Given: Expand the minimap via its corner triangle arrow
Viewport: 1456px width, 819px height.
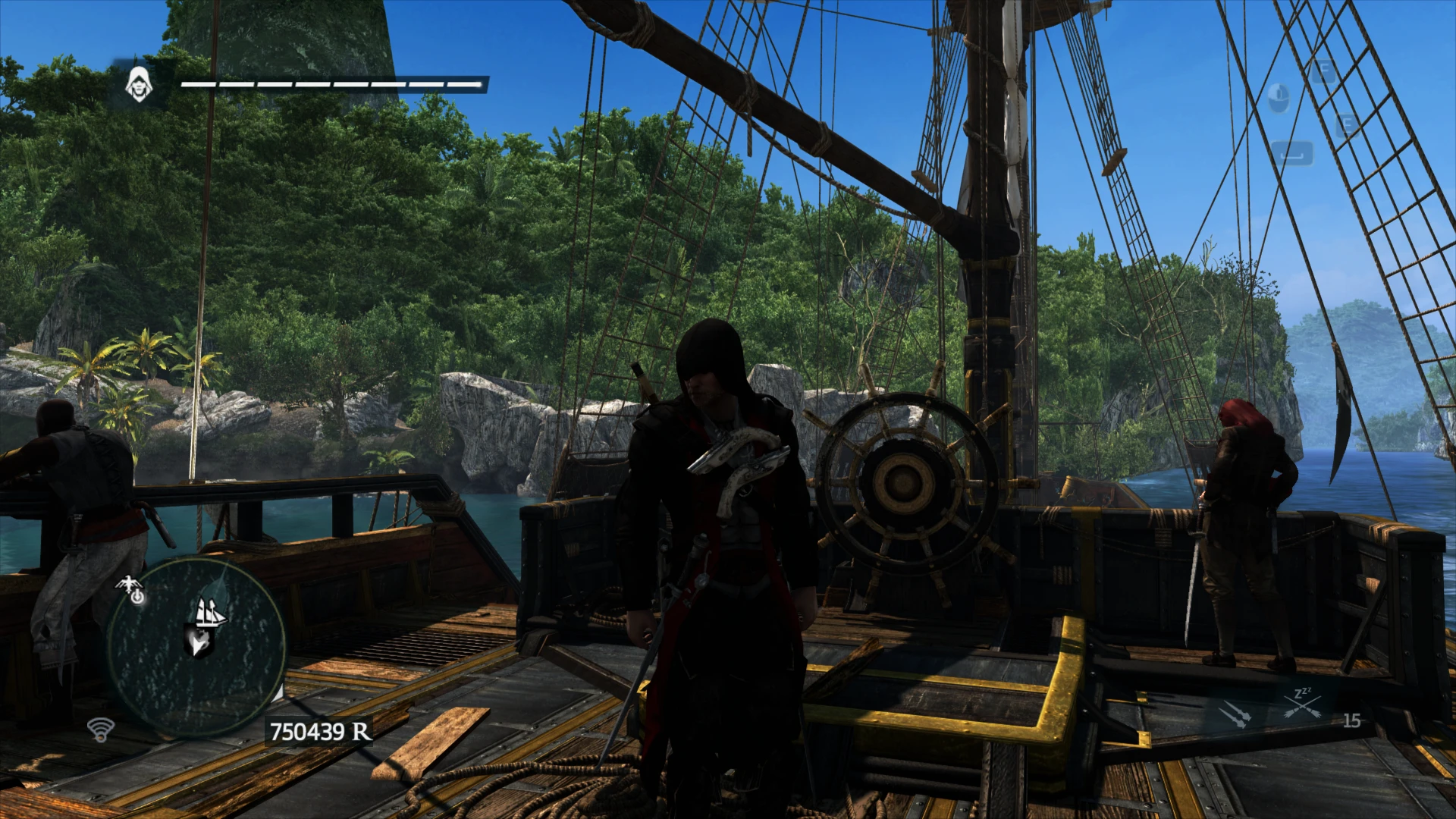Looking at the screenshot, I should [x=279, y=694].
